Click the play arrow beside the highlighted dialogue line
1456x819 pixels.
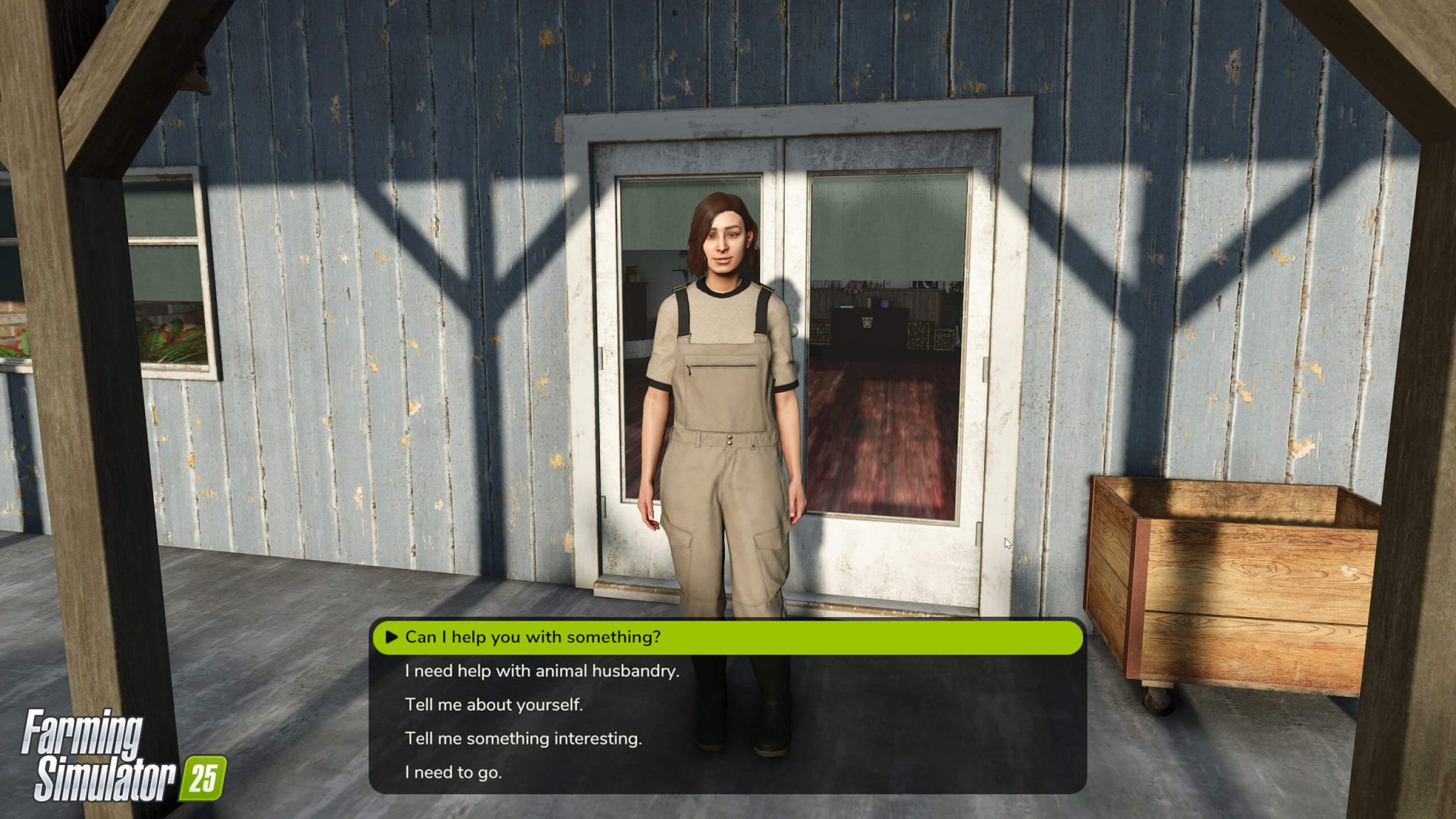coord(391,638)
